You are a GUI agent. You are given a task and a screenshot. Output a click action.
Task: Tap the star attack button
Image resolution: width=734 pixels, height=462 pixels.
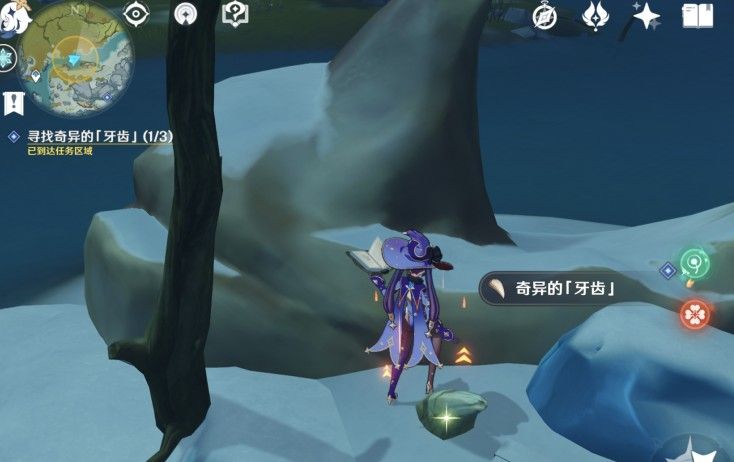coord(695,450)
